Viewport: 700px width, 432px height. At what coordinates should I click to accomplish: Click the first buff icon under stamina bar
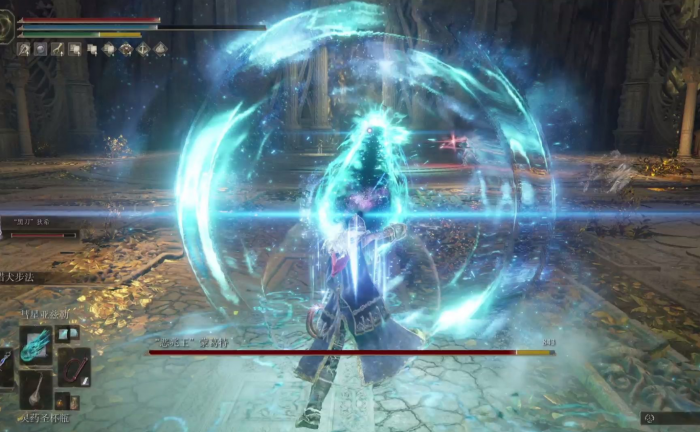(24, 48)
